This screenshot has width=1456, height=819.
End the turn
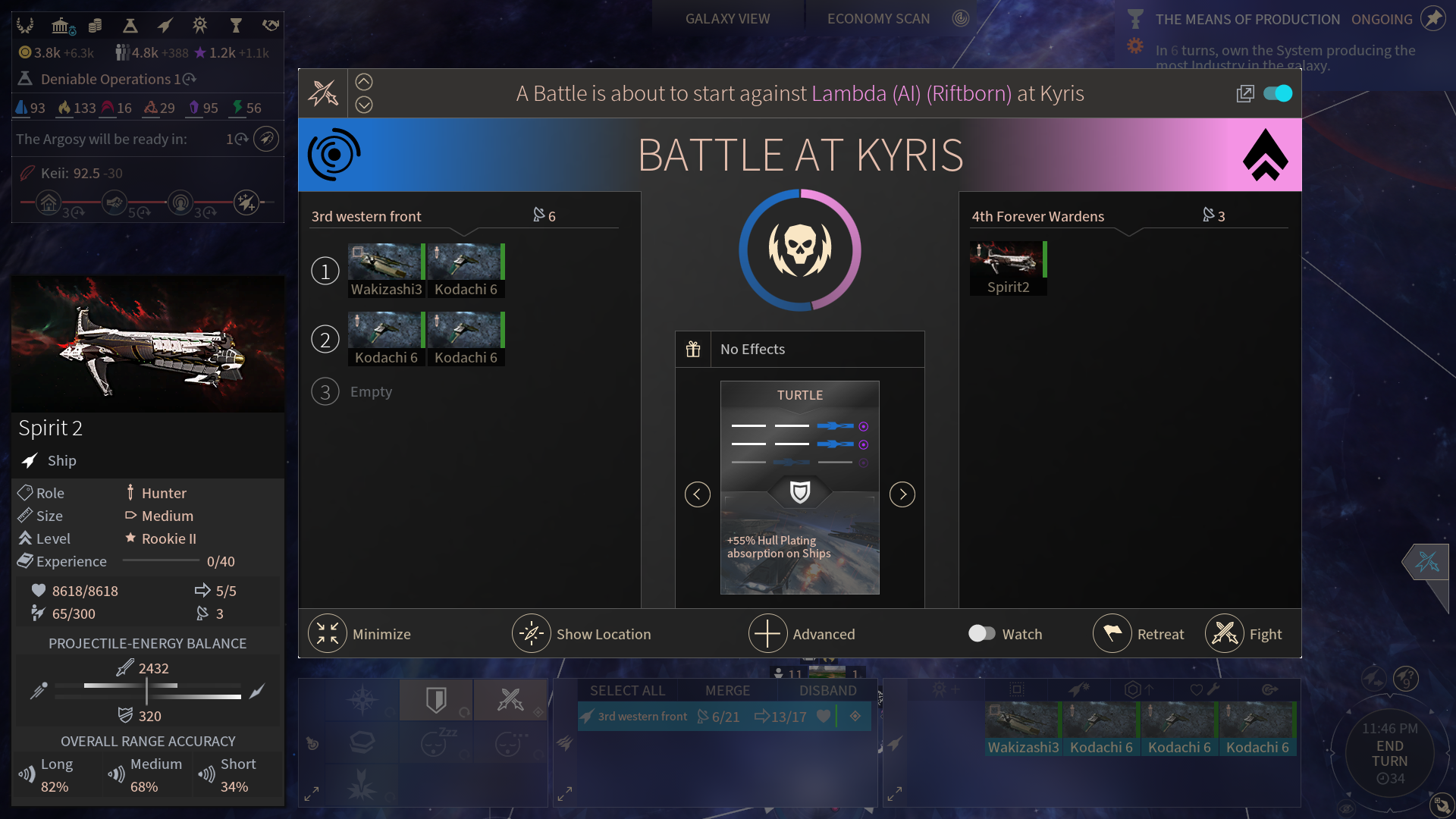(x=1389, y=754)
